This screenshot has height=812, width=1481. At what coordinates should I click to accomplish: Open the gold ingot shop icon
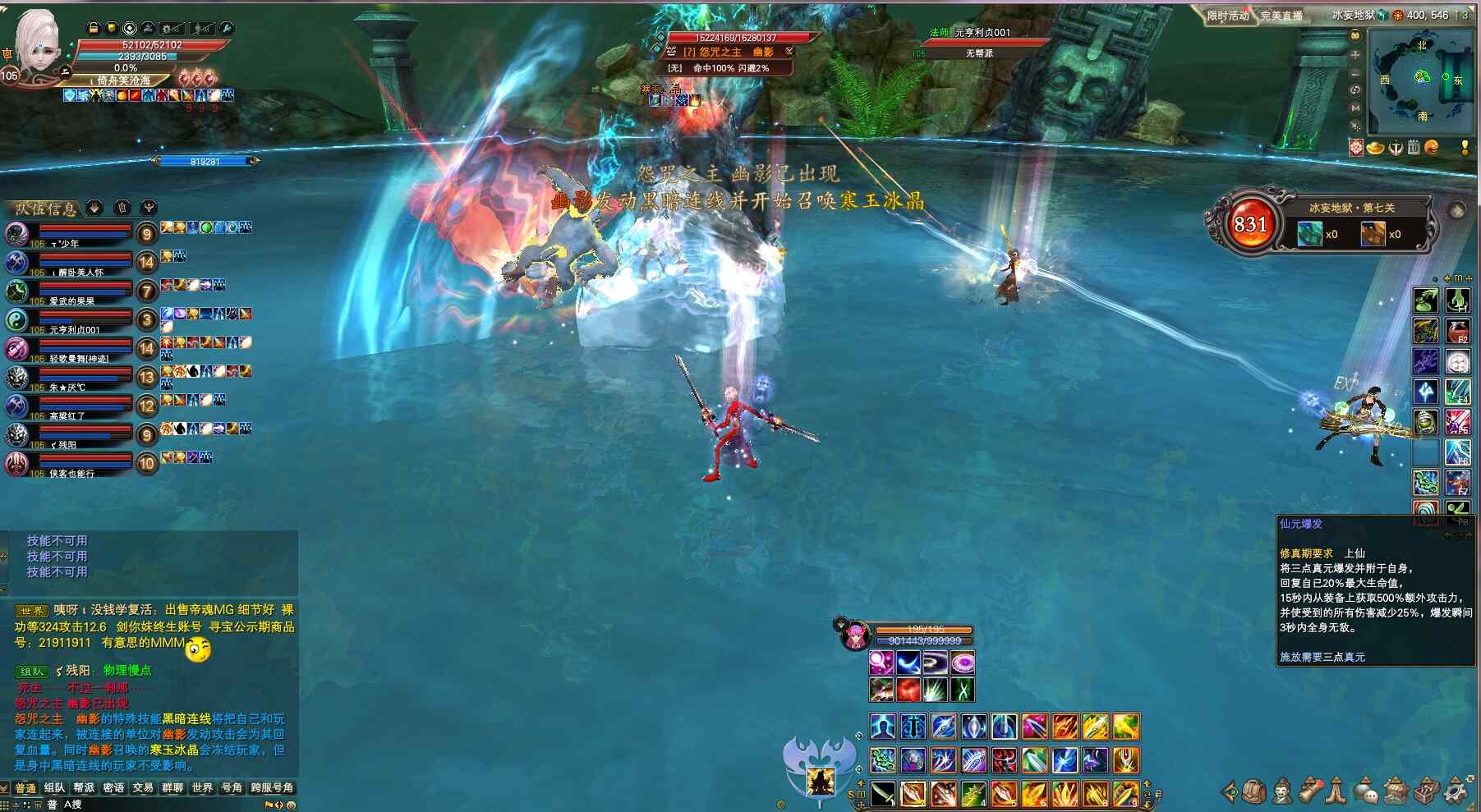click(1374, 148)
